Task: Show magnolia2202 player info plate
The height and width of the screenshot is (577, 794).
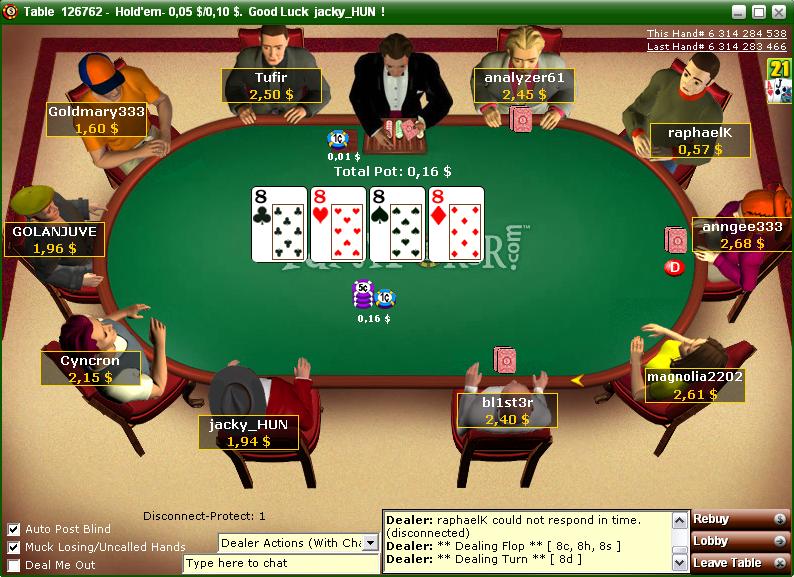Action: click(695, 385)
